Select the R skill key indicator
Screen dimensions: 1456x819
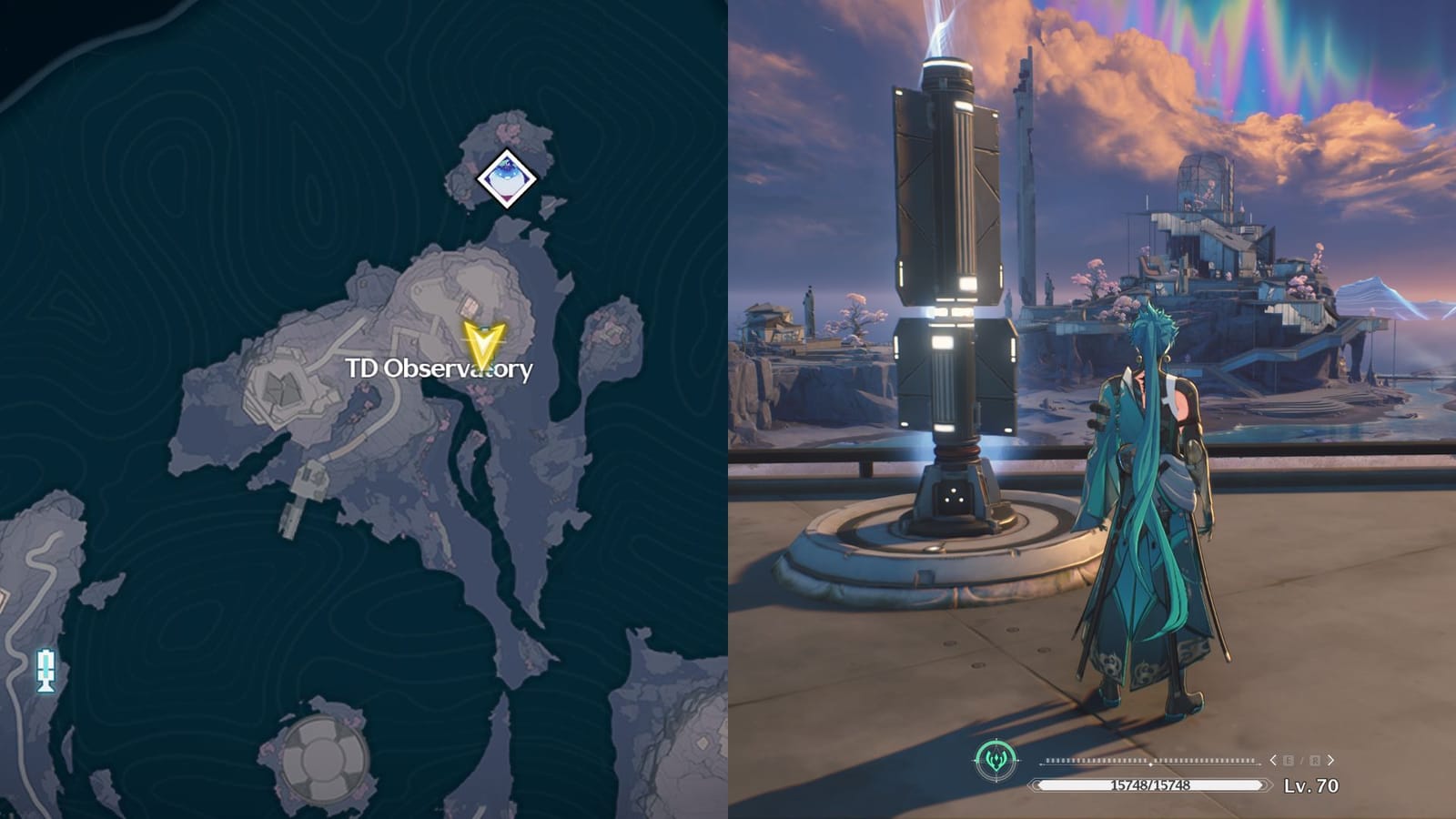coord(1315,760)
